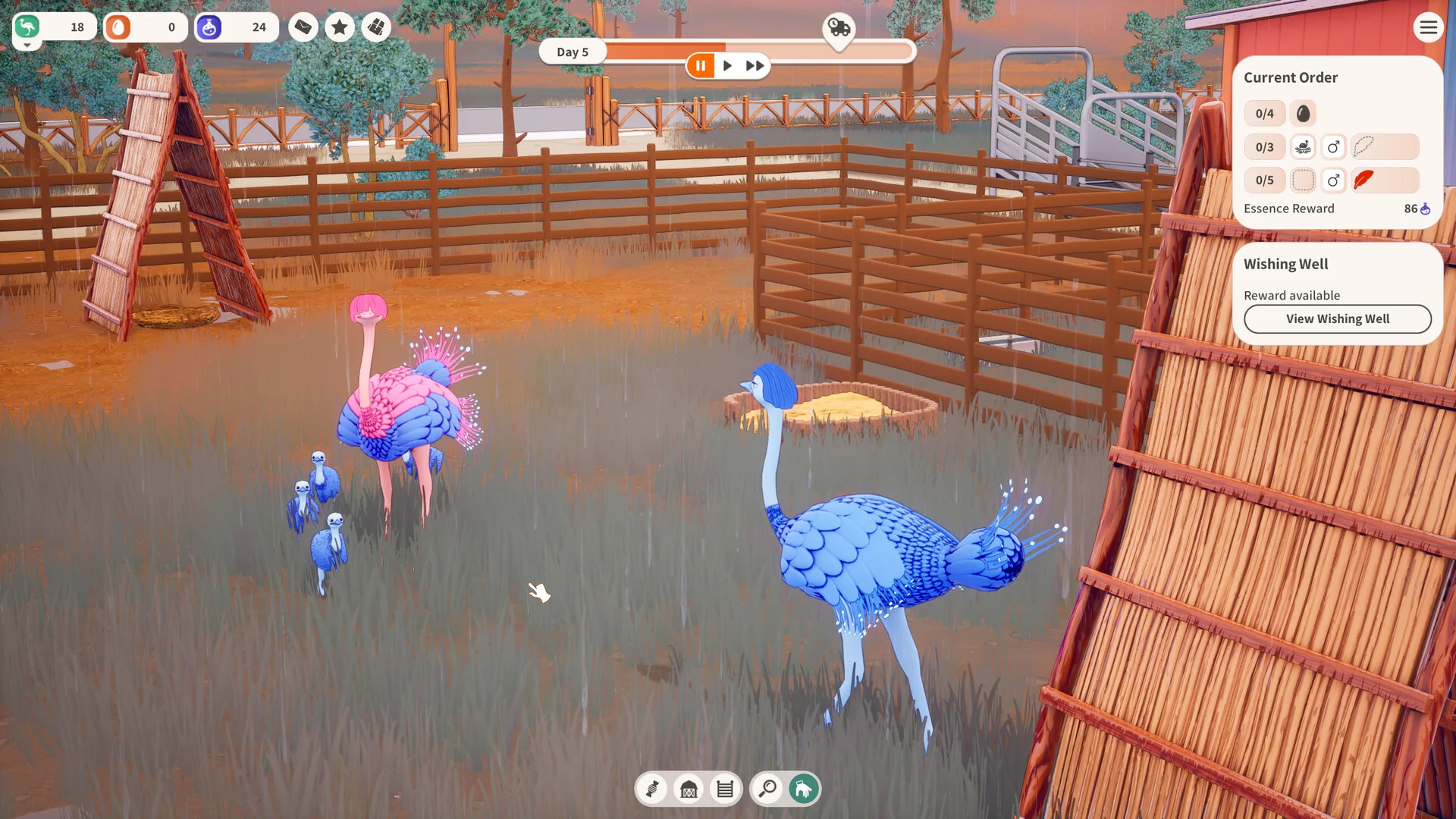Click the orange egg counter icon
This screenshot has width=1456, height=819.
pos(118,28)
